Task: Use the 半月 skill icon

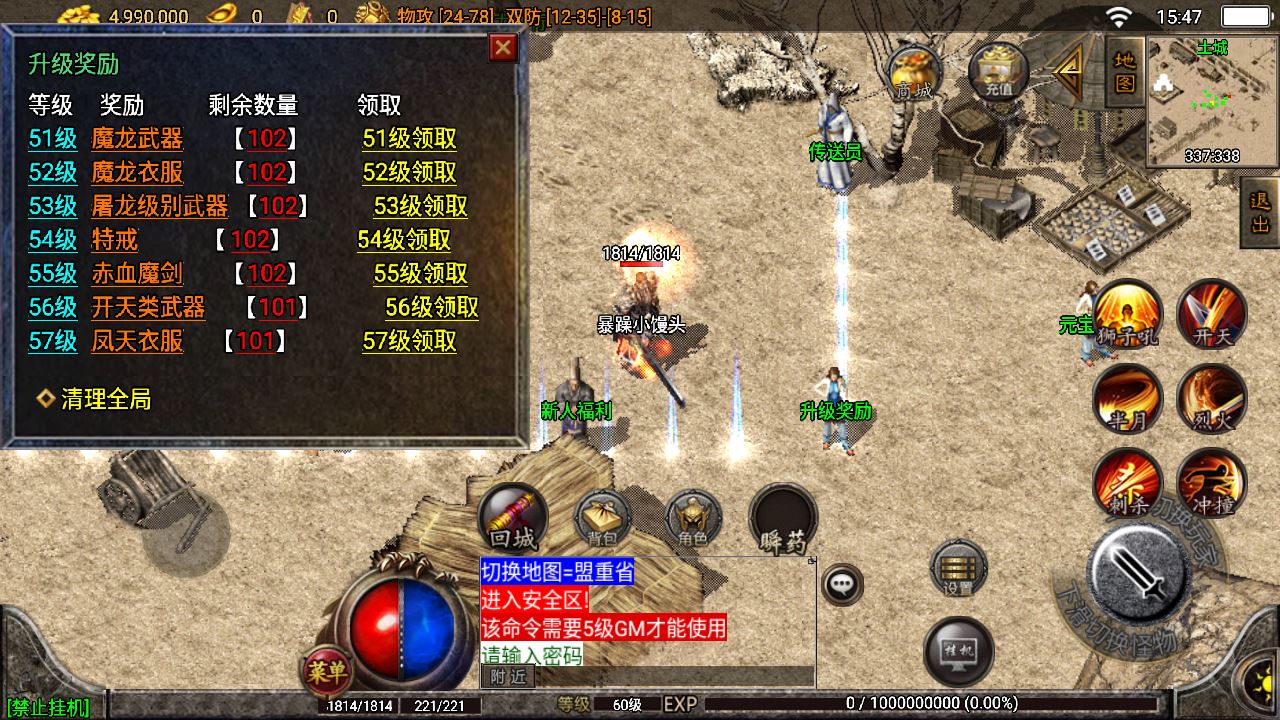Action: (x=1127, y=399)
